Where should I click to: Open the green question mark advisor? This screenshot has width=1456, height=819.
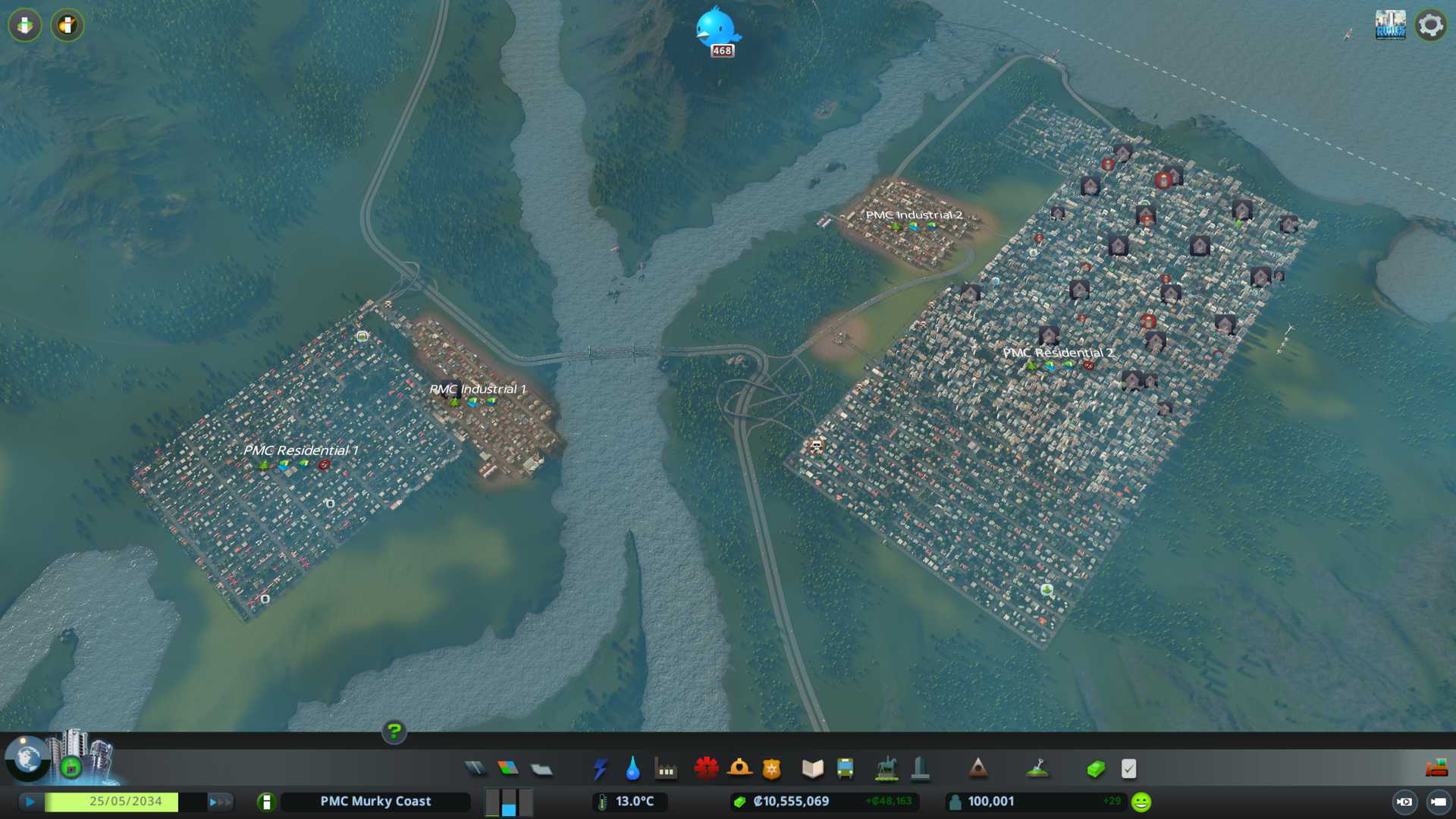pyautogui.click(x=394, y=731)
